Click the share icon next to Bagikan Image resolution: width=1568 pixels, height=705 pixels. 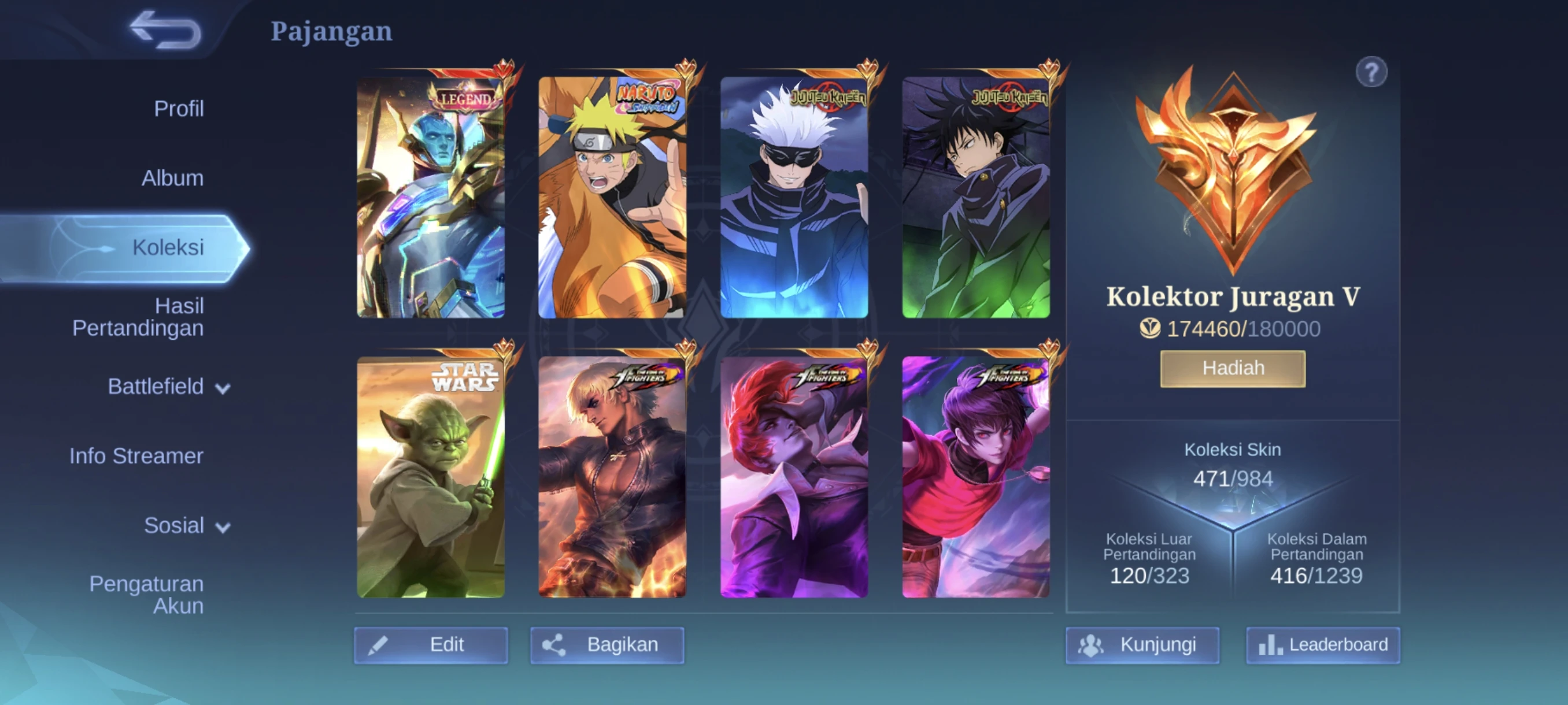557,645
